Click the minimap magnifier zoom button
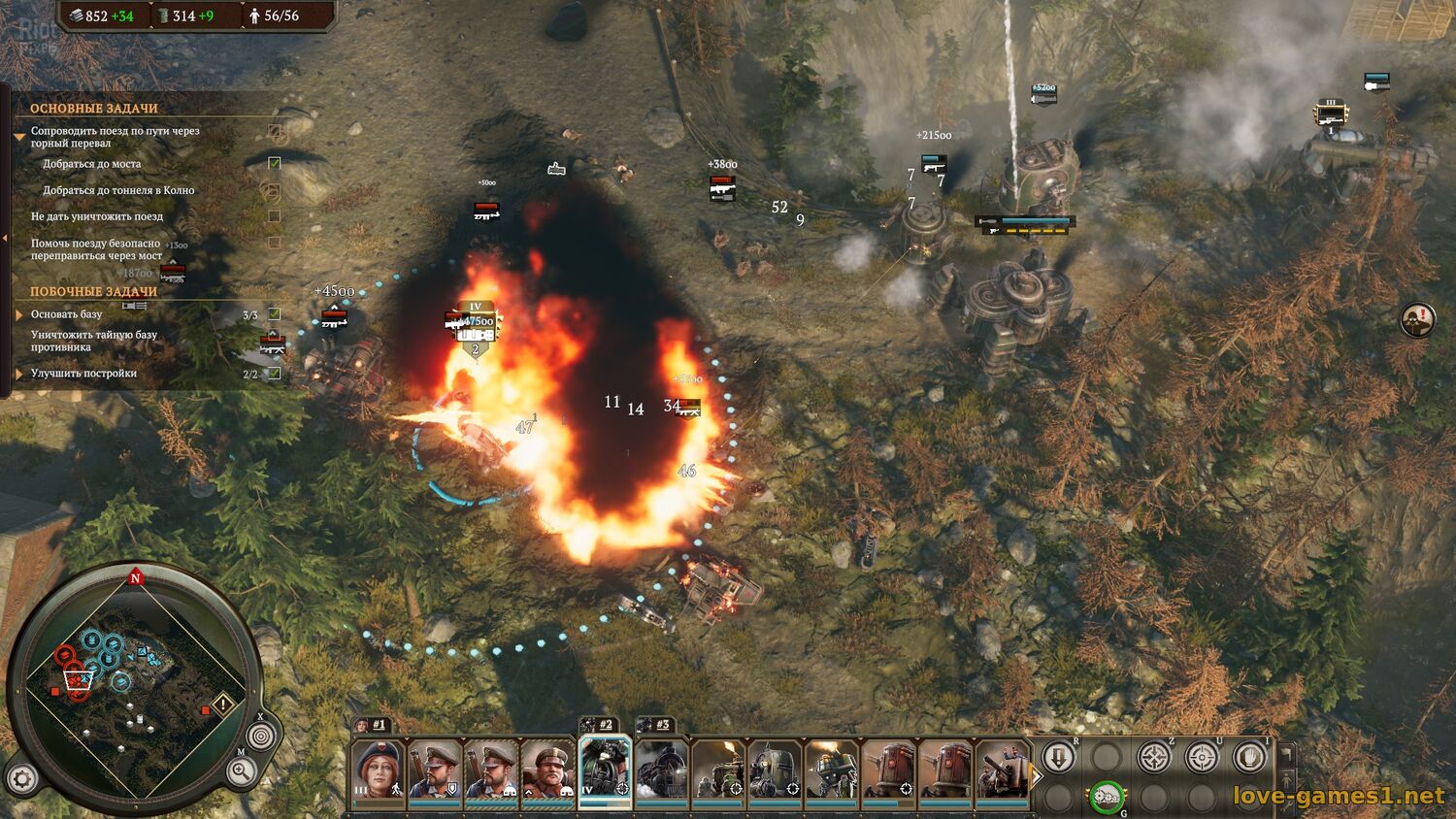This screenshot has width=1456, height=819. pos(241,772)
